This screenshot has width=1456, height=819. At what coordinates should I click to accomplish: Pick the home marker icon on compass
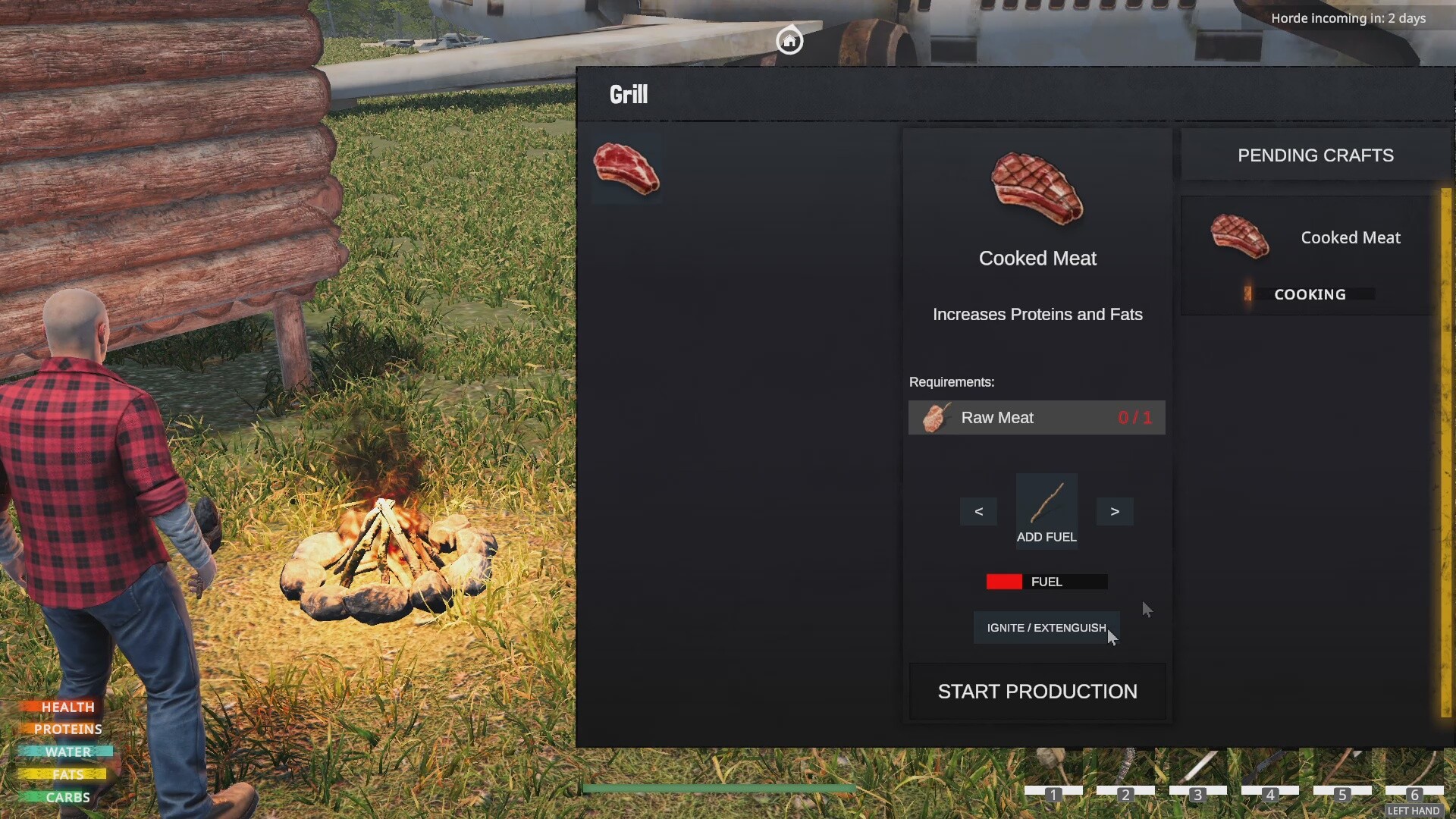click(x=789, y=40)
